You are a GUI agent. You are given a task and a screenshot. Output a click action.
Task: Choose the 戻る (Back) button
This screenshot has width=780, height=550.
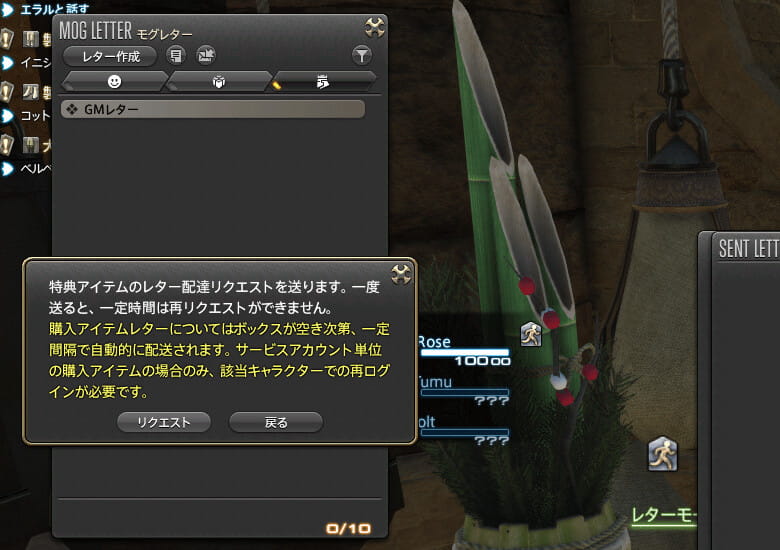276,422
